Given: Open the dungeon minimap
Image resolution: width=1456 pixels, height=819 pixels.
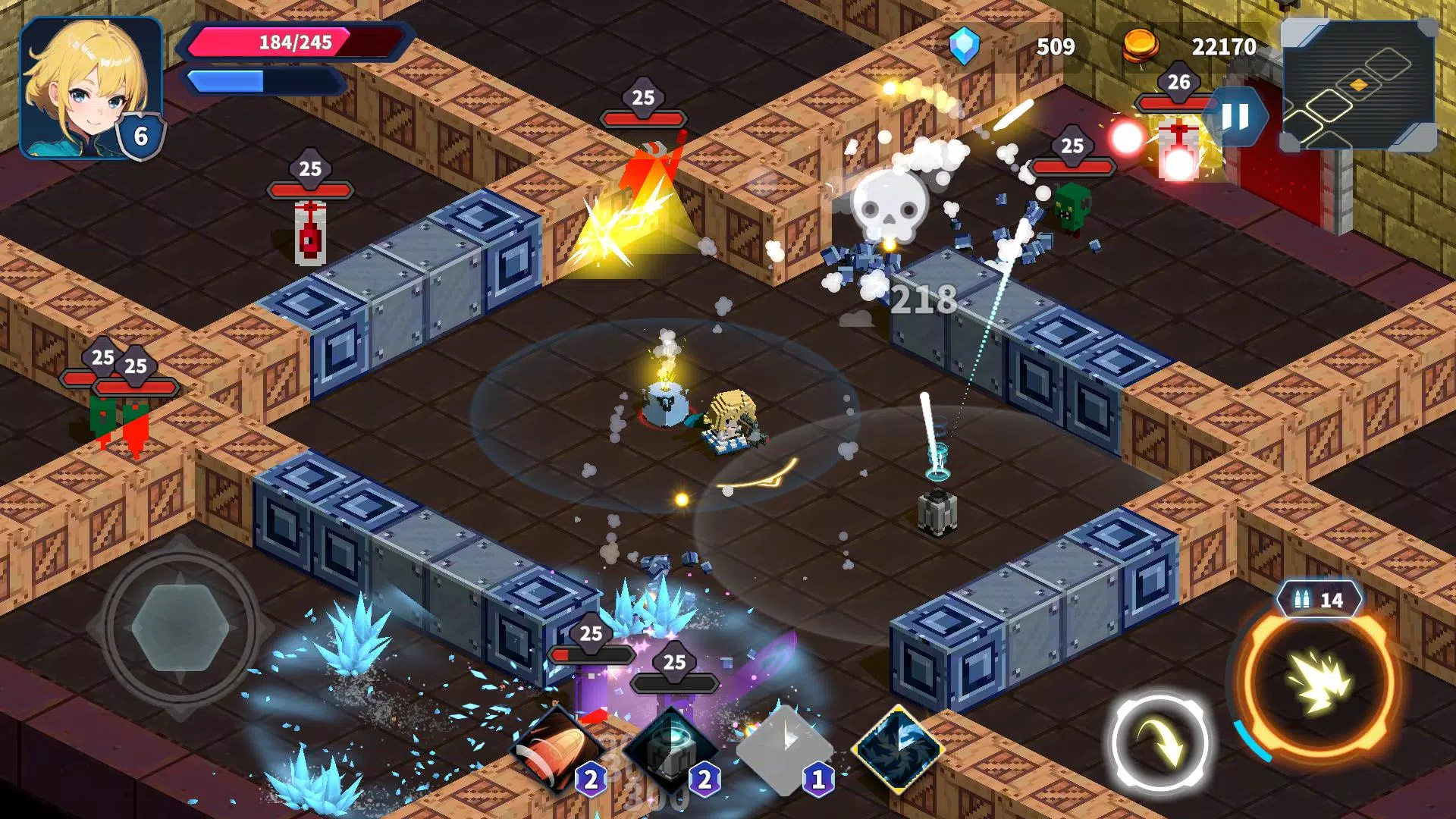Looking at the screenshot, I should (x=1357, y=85).
